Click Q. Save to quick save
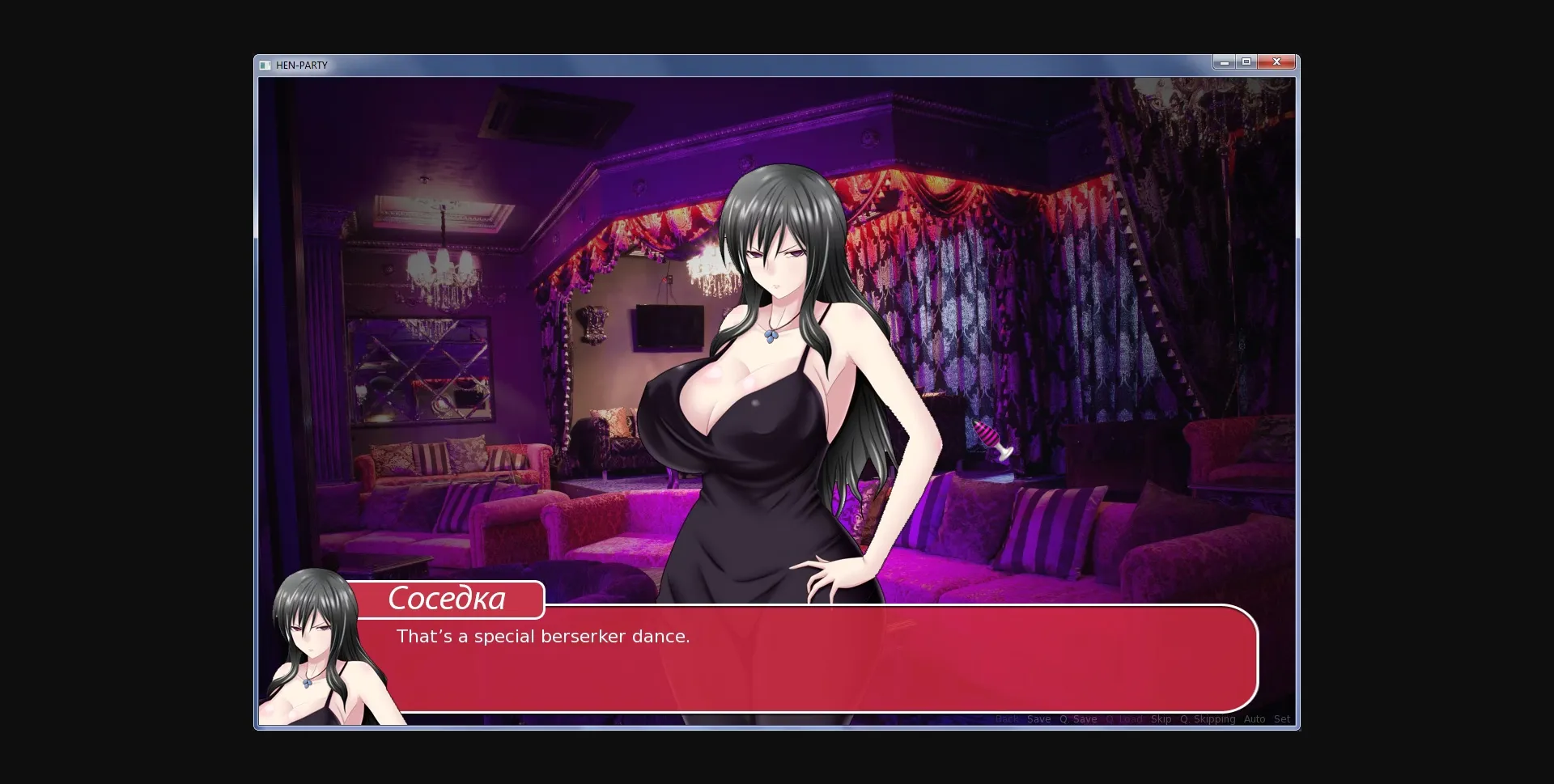Screen dimensions: 1554x784 (x=1078, y=719)
